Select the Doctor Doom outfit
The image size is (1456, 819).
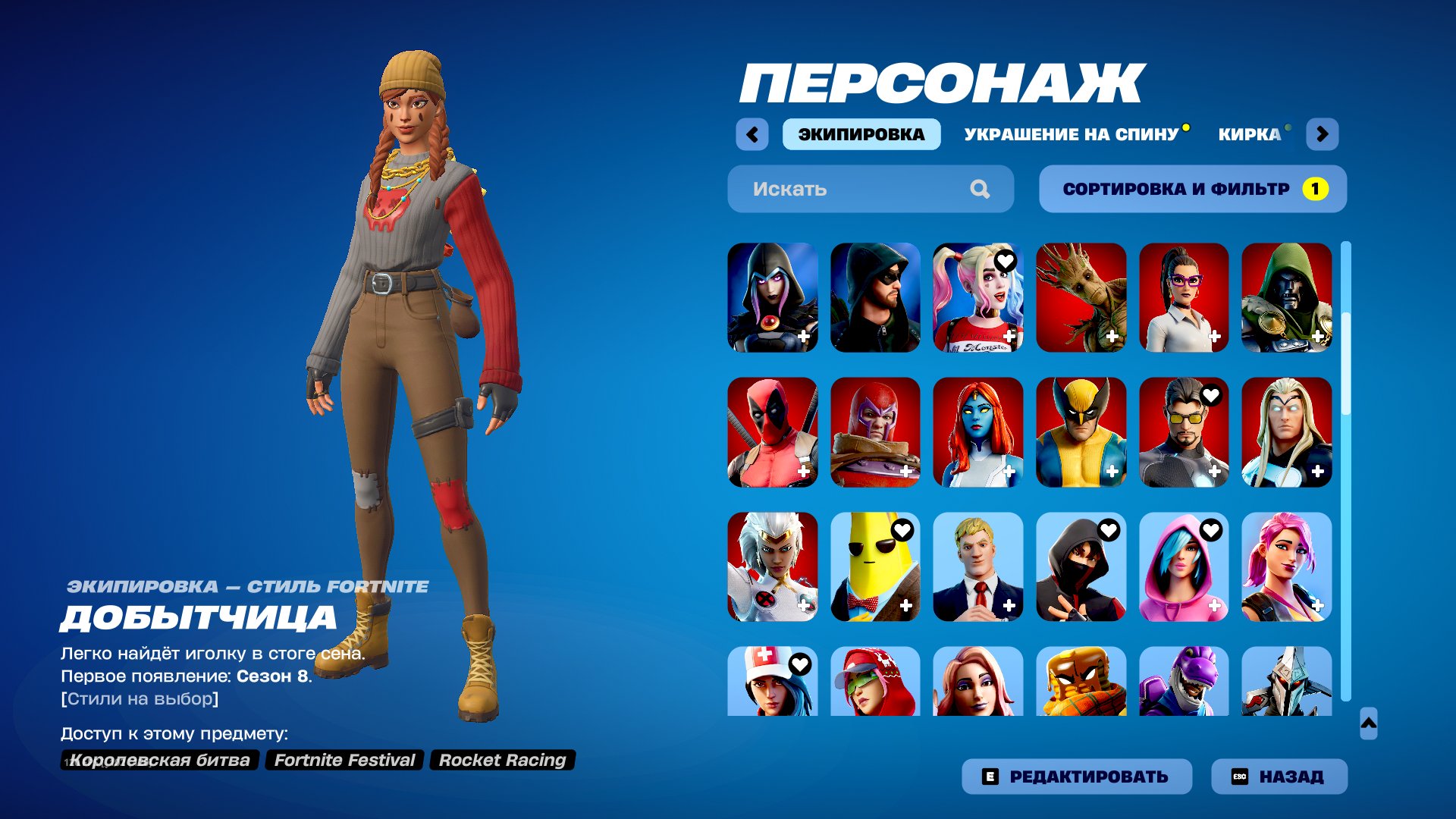point(1287,297)
